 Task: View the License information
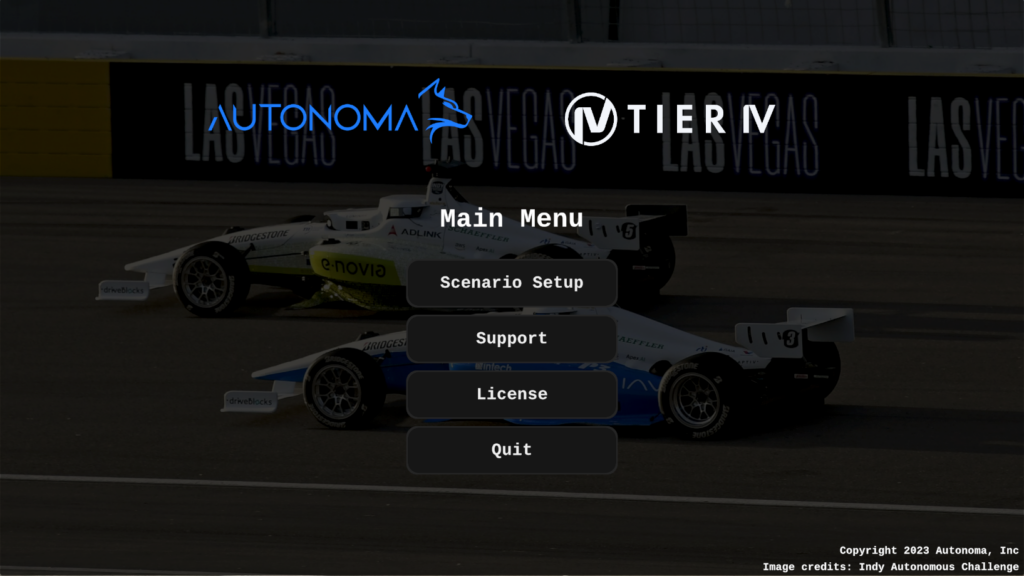pyautogui.click(x=511, y=395)
